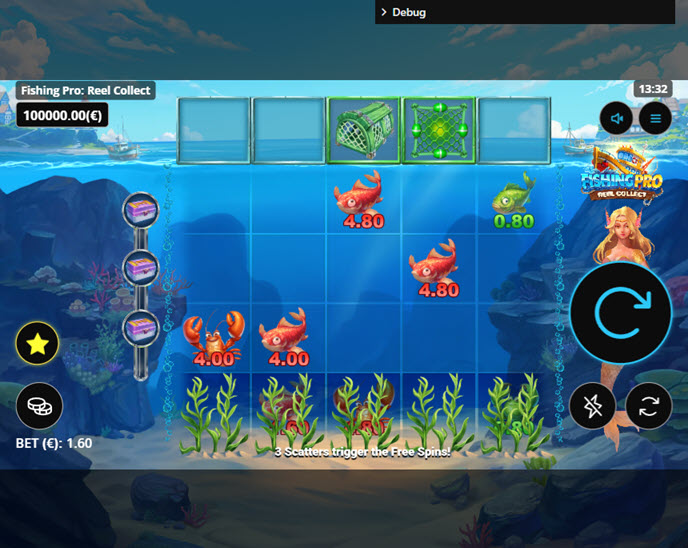Expand the Debug panel
Screen dimensions: 688x548
point(404,12)
